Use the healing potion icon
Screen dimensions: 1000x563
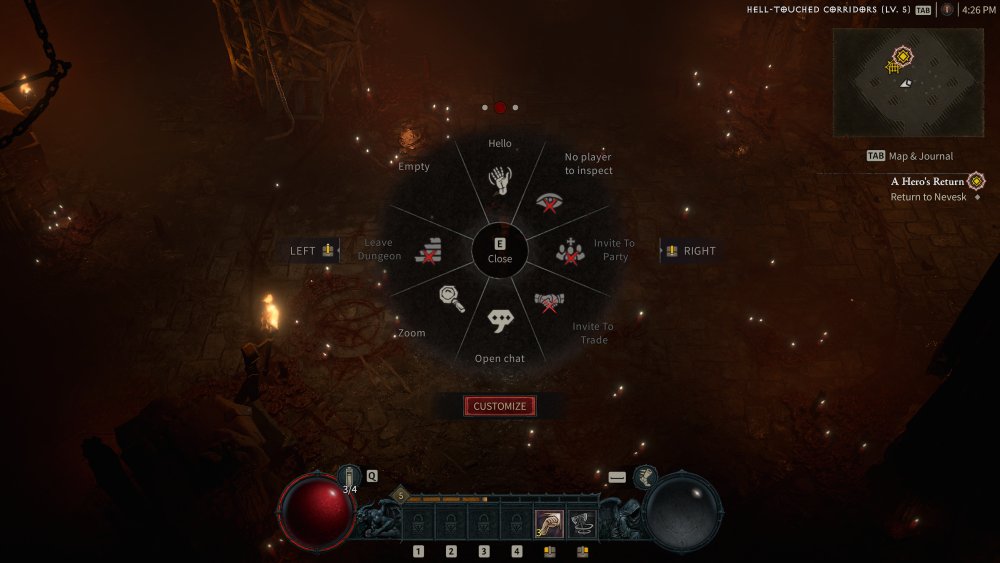tap(348, 477)
